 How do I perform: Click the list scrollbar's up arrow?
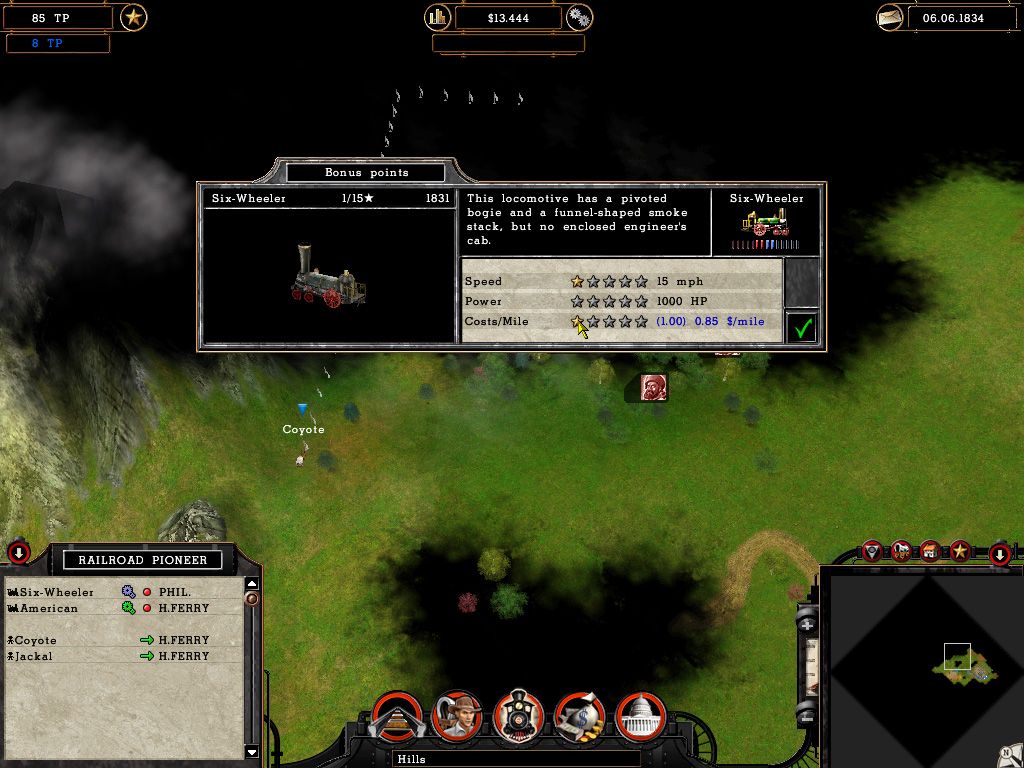click(252, 584)
